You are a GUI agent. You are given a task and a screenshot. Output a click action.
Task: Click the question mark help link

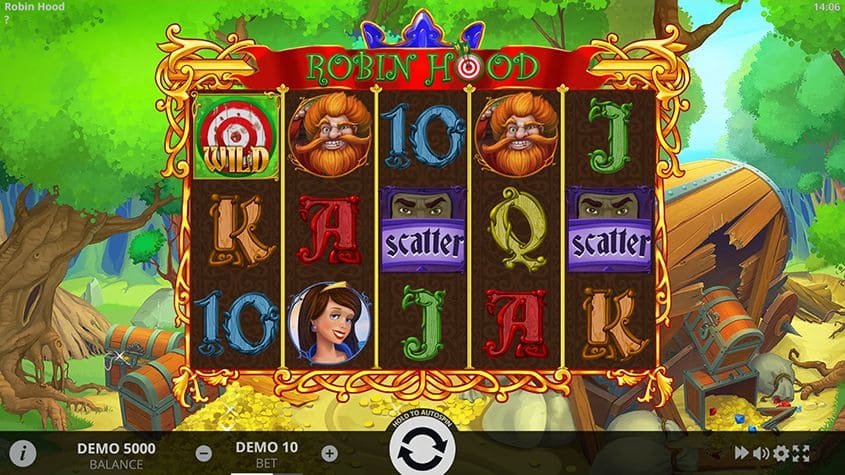pyautogui.click(x=6, y=19)
